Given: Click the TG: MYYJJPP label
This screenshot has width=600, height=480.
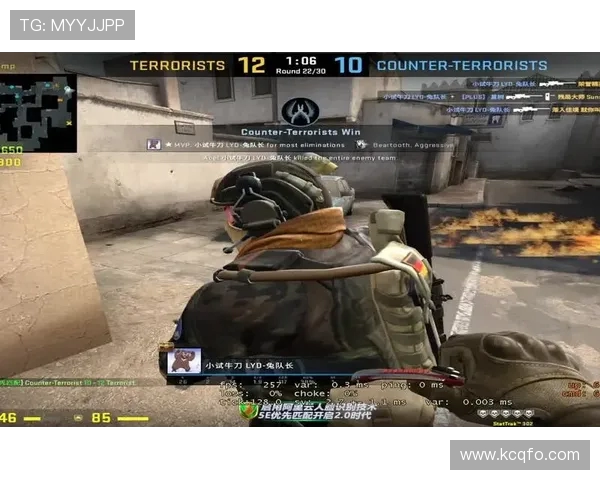Looking at the screenshot, I should 72,25.
